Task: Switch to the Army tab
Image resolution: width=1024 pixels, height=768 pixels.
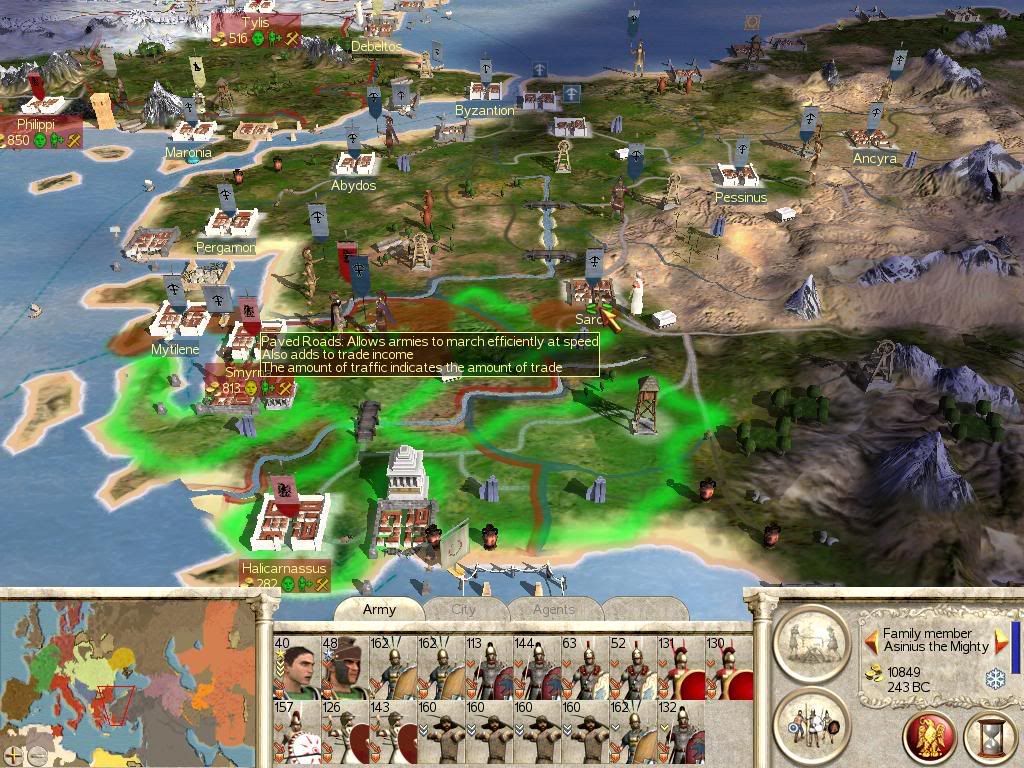Action: (x=379, y=609)
